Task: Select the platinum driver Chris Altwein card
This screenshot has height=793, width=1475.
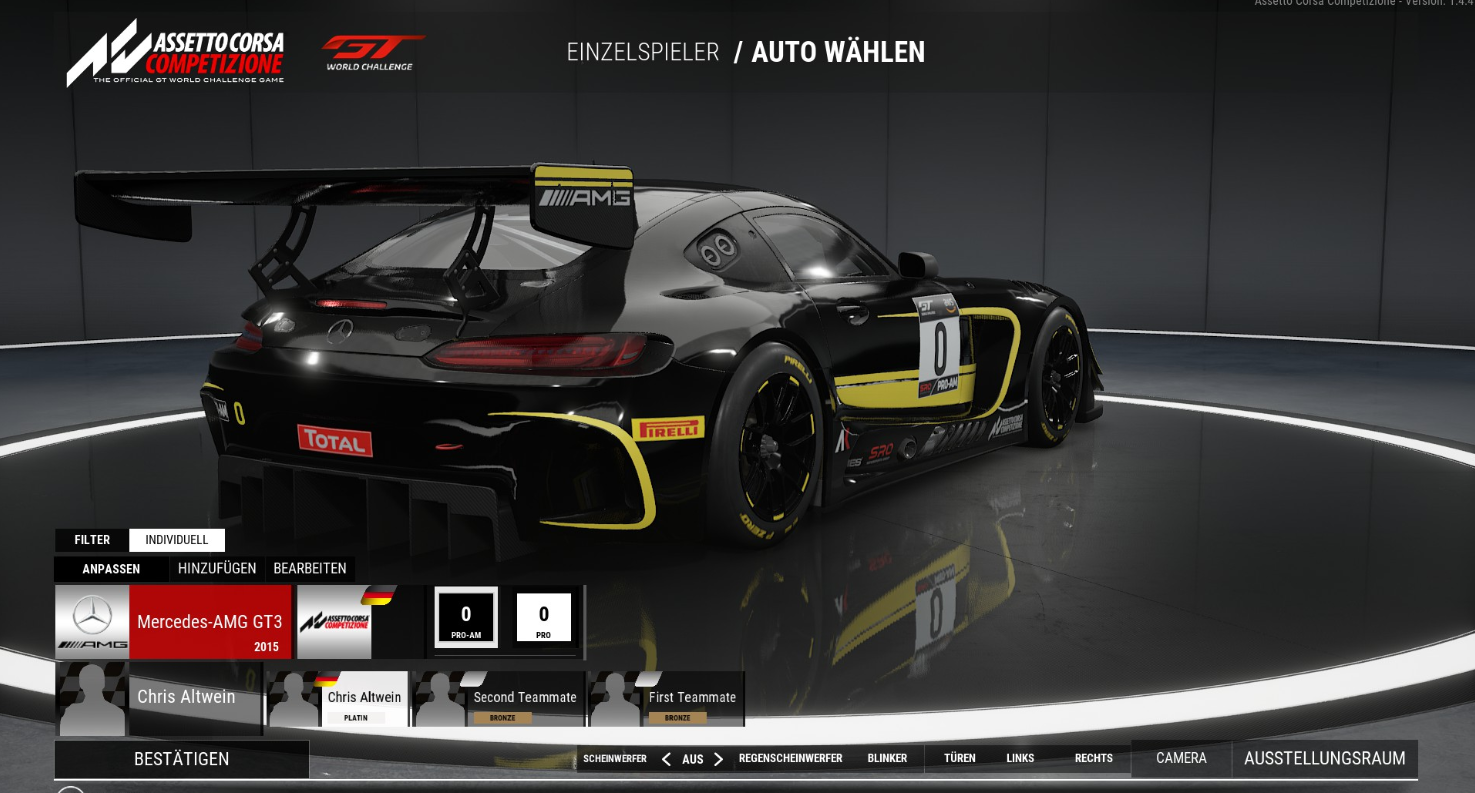Action: (x=338, y=699)
